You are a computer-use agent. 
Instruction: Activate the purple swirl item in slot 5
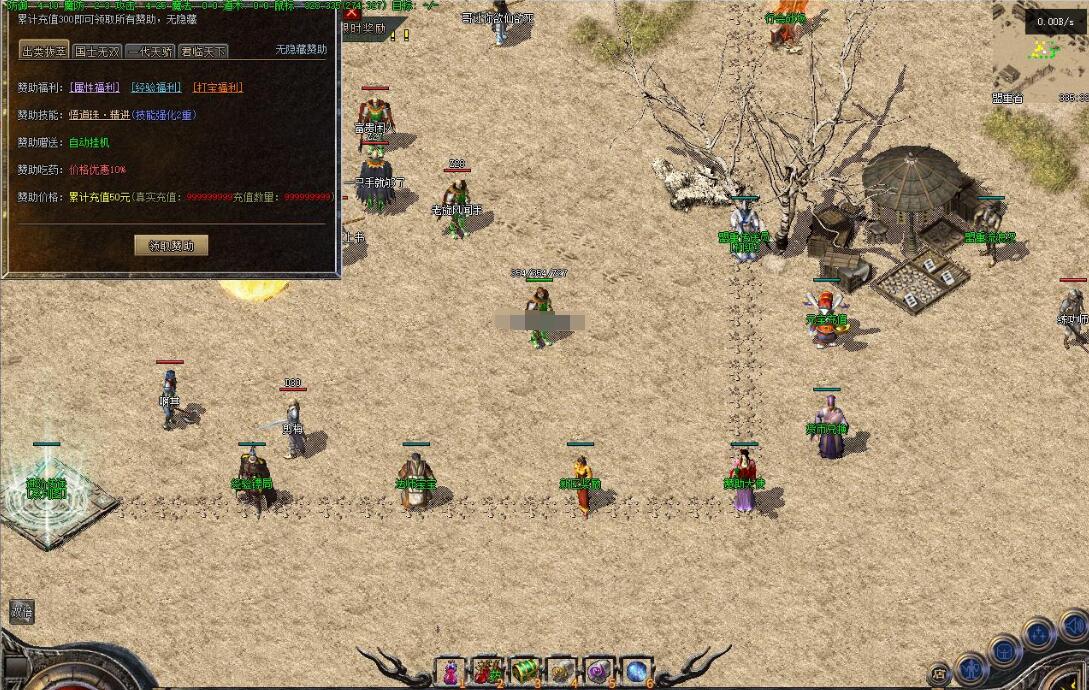(x=598, y=671)
